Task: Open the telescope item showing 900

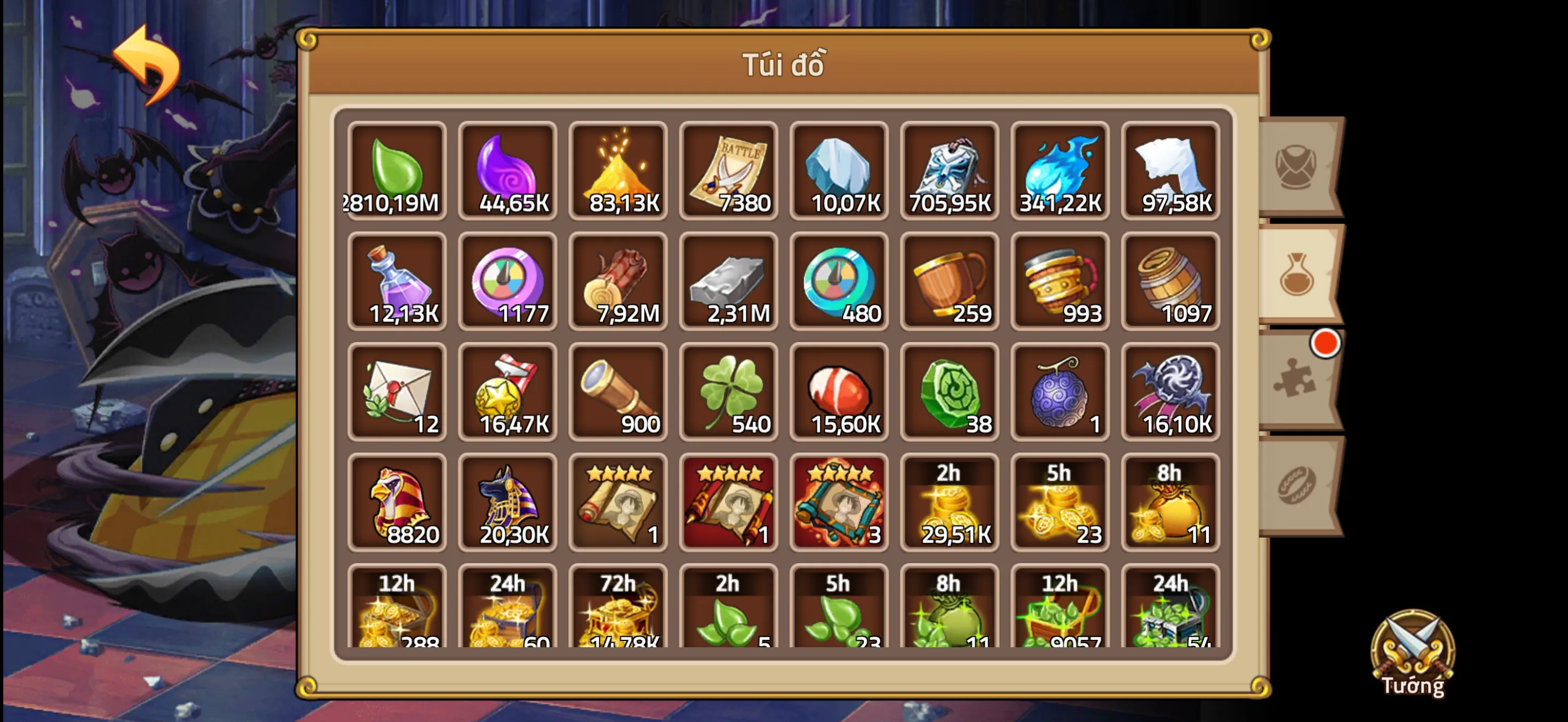Action: click(x=618, y=393)
